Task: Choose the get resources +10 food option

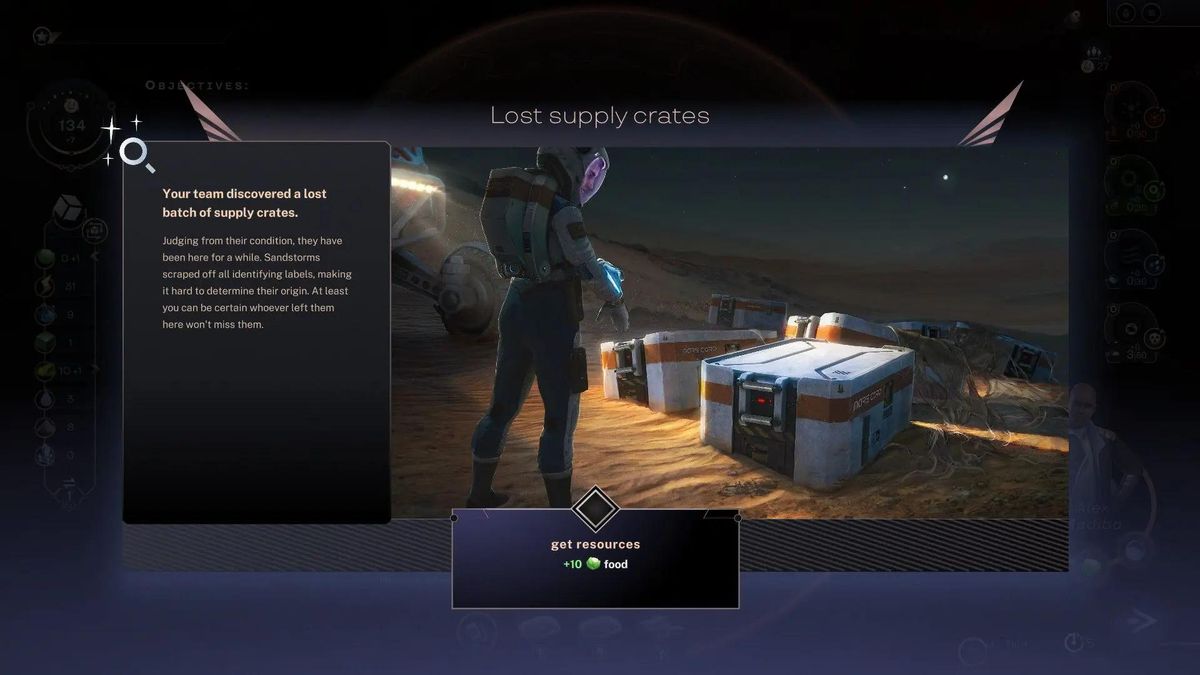Action: tap(595, 555)
